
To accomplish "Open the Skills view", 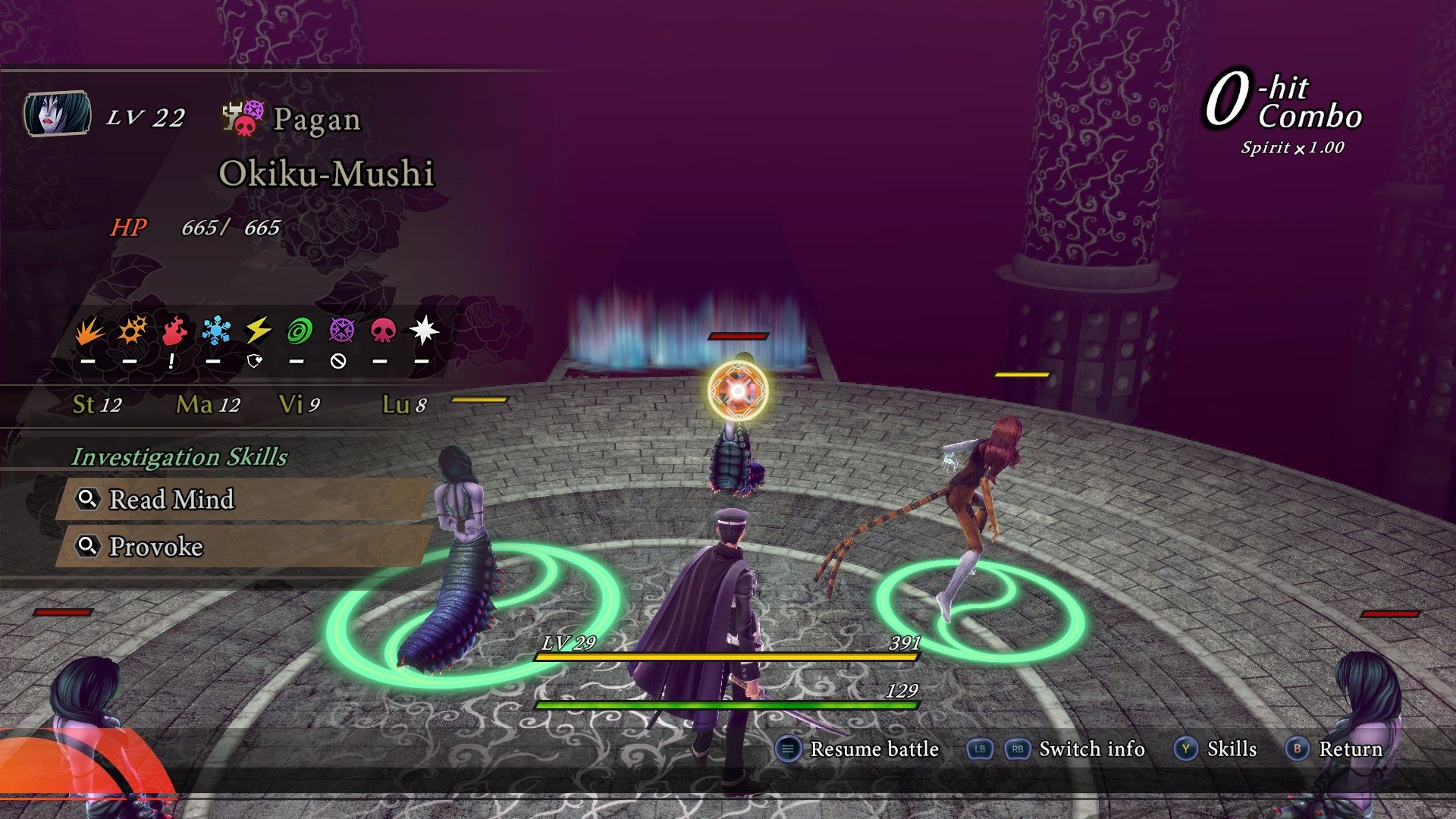I will pos(1231,749).
